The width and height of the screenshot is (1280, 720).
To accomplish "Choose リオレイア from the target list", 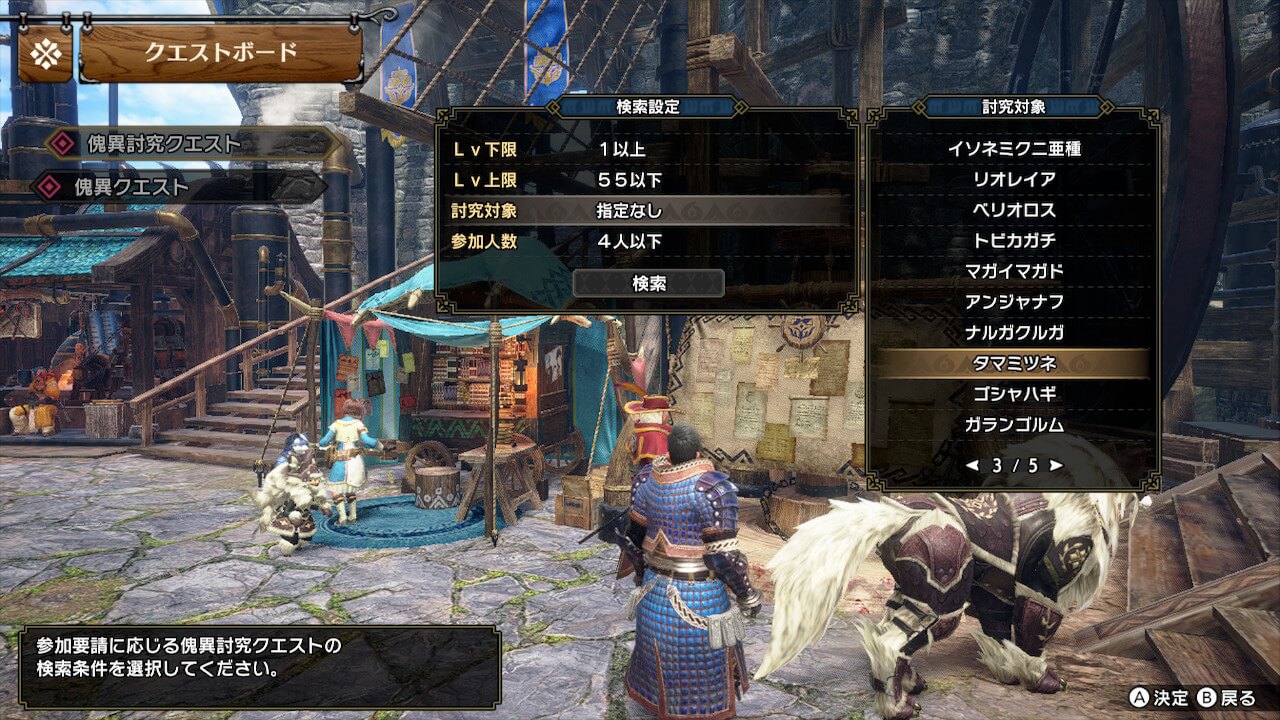I will tap(1014, 180).
